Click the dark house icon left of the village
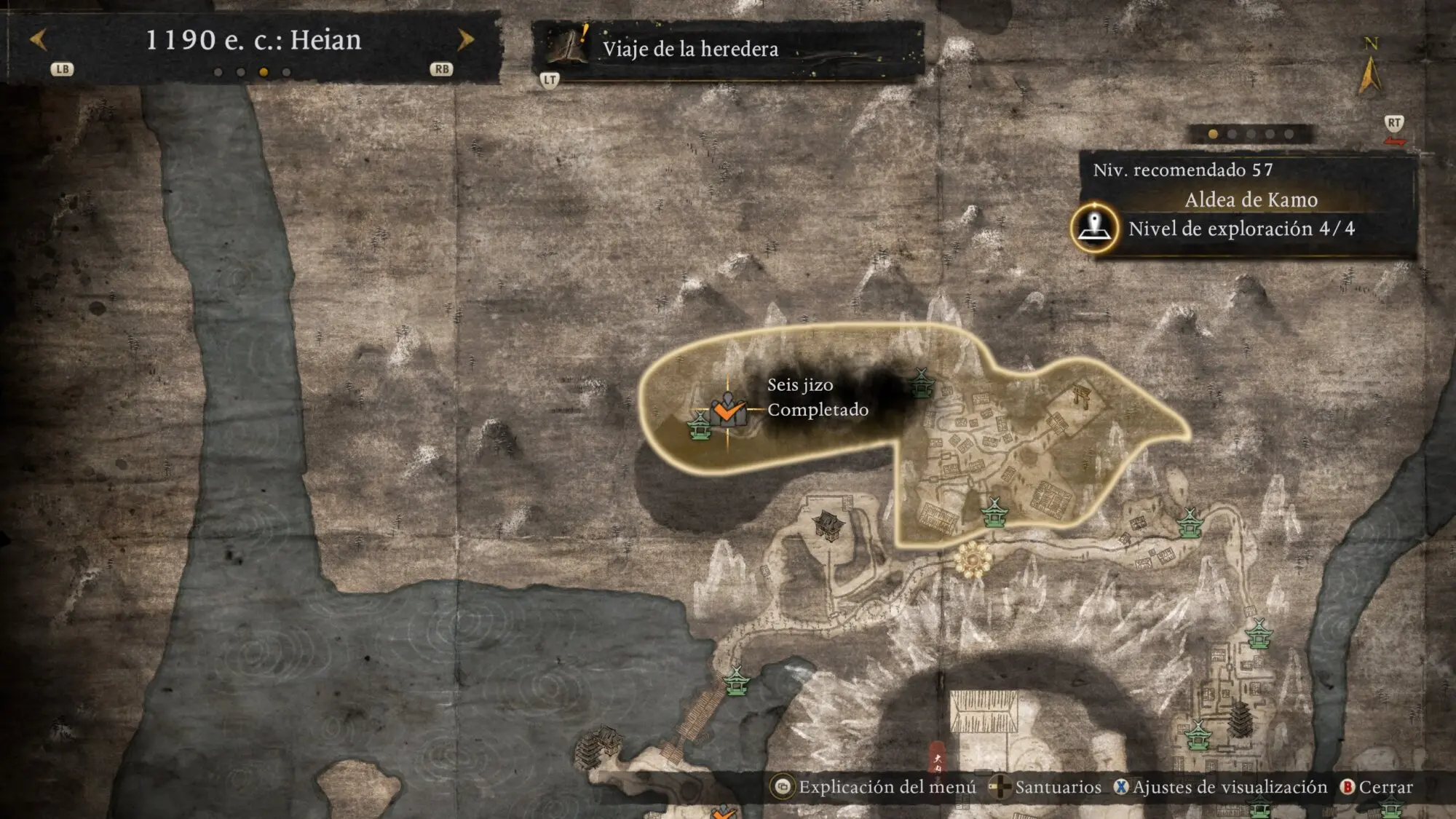The image size is (1456, 819). (828, 524)
